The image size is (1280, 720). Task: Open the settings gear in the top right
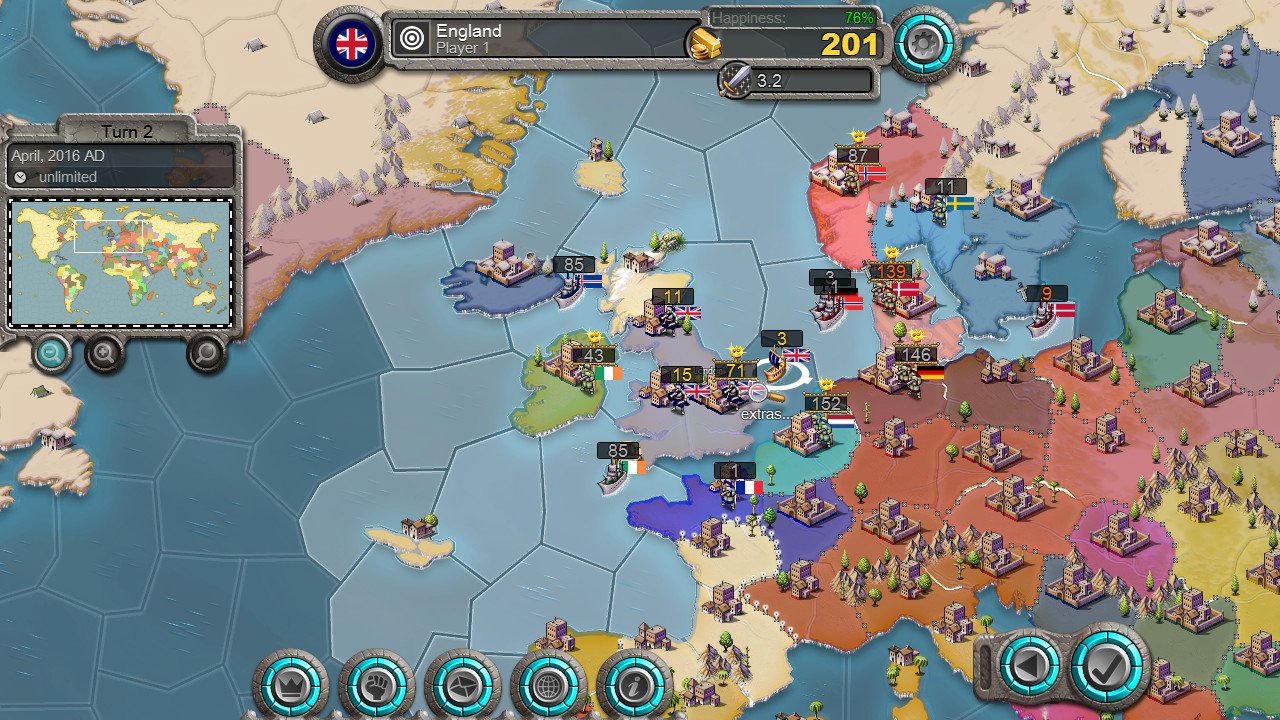[x=925, y=42]
